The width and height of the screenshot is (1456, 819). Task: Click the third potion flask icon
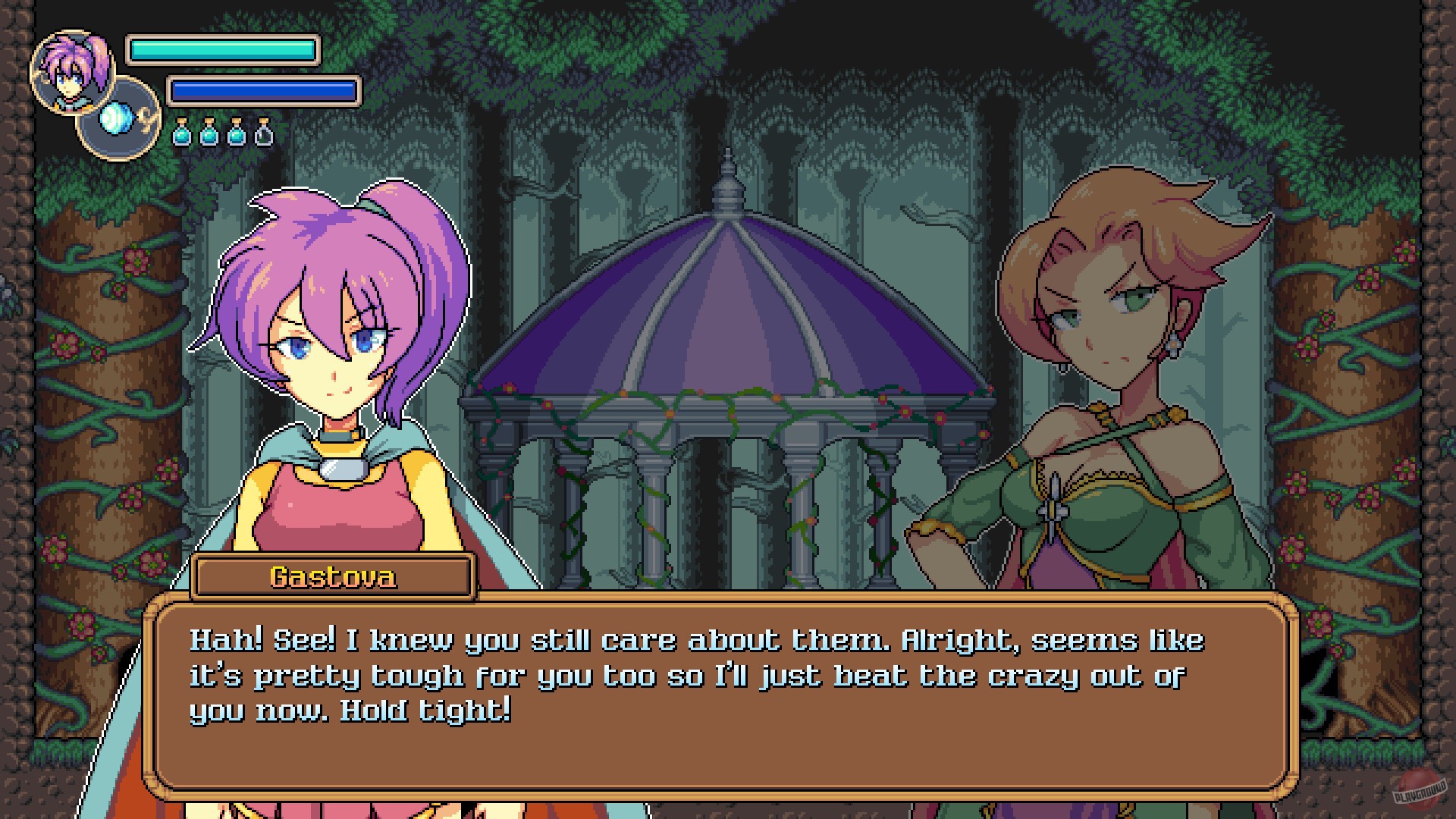pyautogui.click(x=236, y=134)
